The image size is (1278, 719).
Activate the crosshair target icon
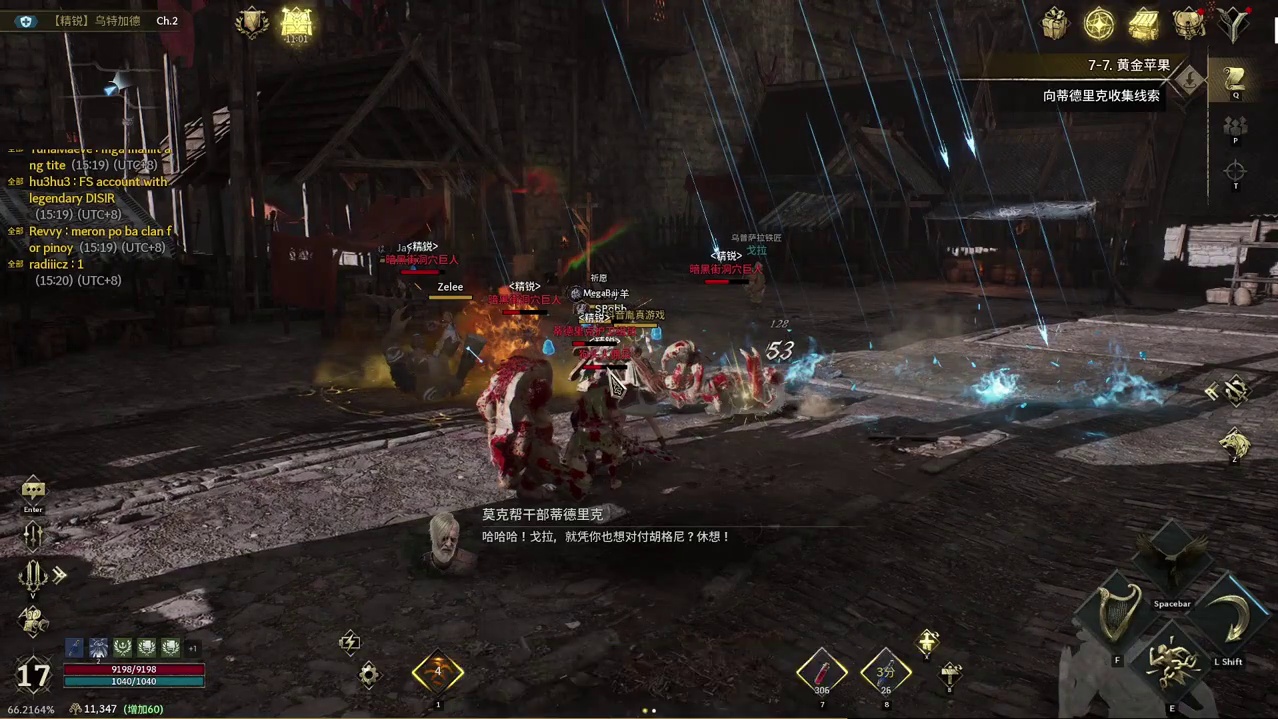1235,172
